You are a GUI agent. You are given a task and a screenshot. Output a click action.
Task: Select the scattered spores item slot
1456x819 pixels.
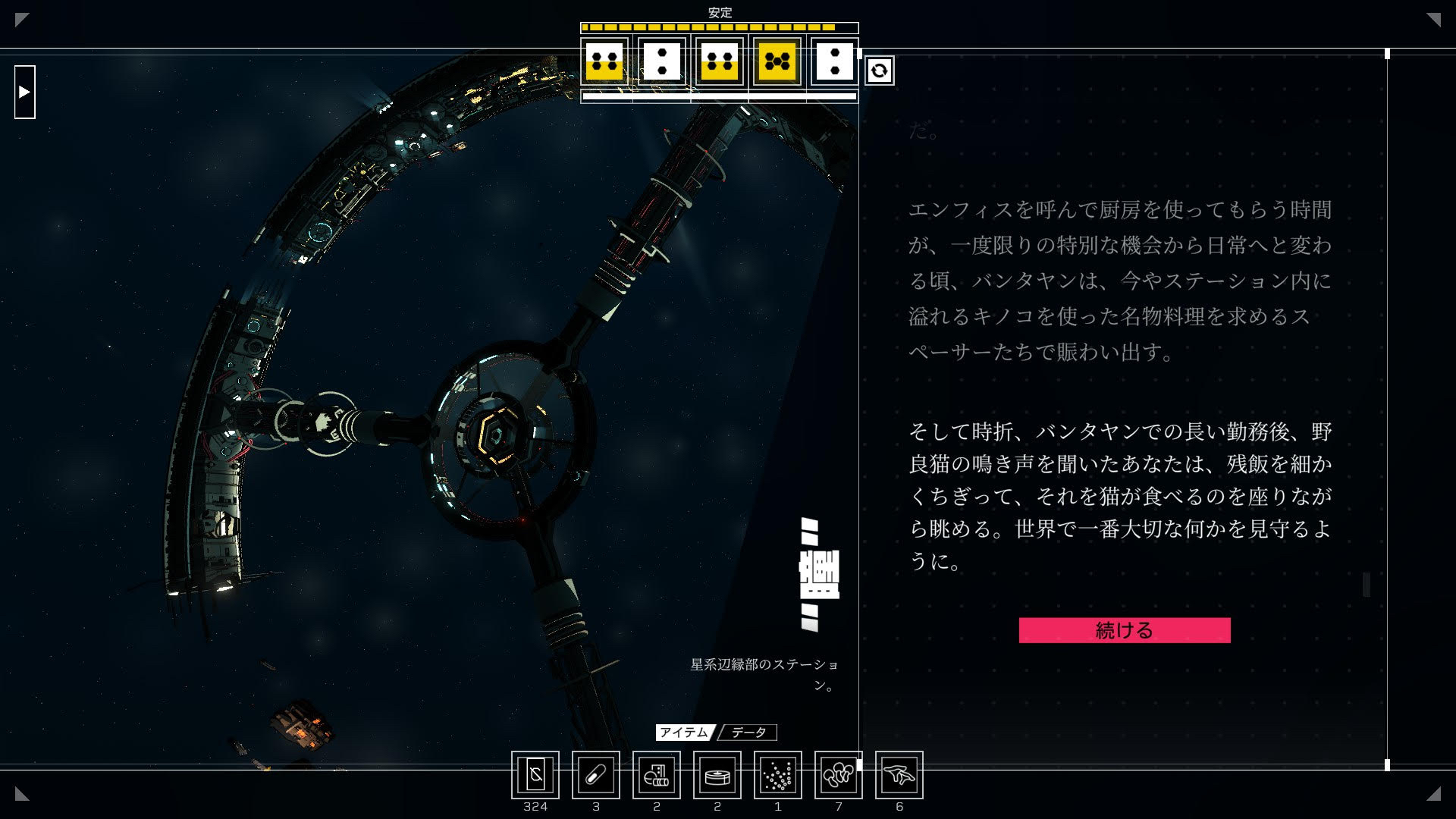pyautogui.click(x=778, y=775)
